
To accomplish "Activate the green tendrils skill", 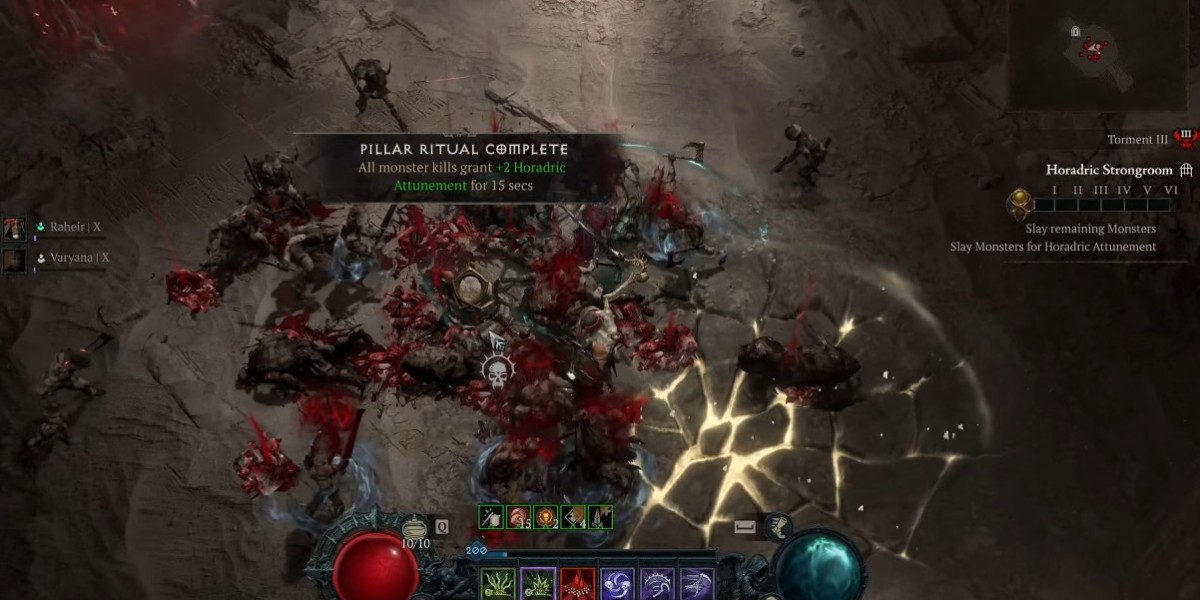I will 498,584.
